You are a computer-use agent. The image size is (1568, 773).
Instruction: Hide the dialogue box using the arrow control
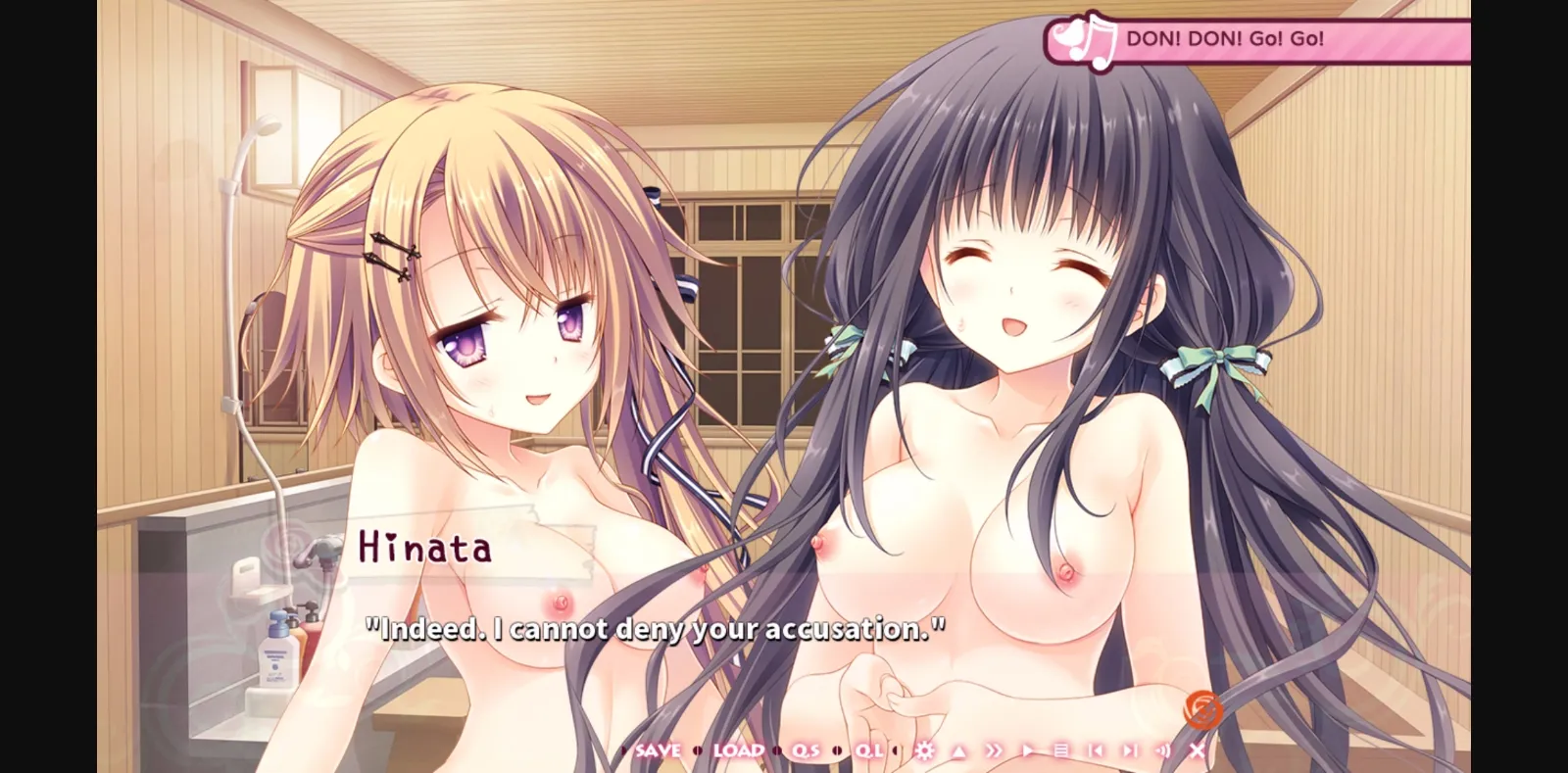point(959,750)
